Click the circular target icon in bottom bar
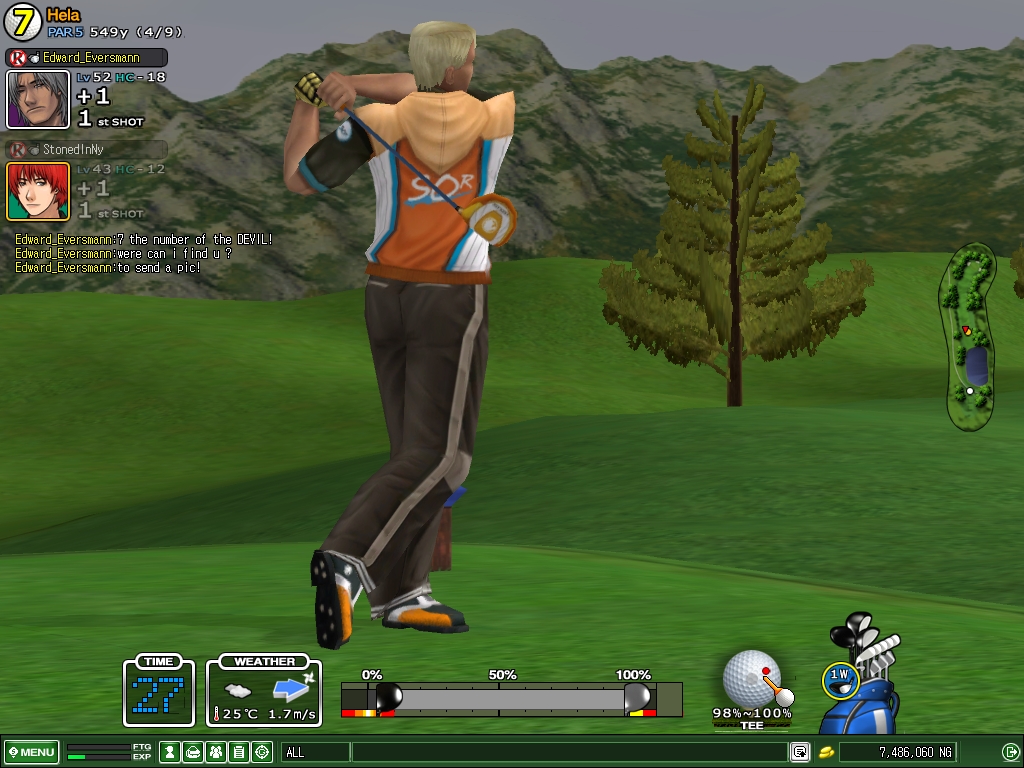 click(x=262, y=752)
